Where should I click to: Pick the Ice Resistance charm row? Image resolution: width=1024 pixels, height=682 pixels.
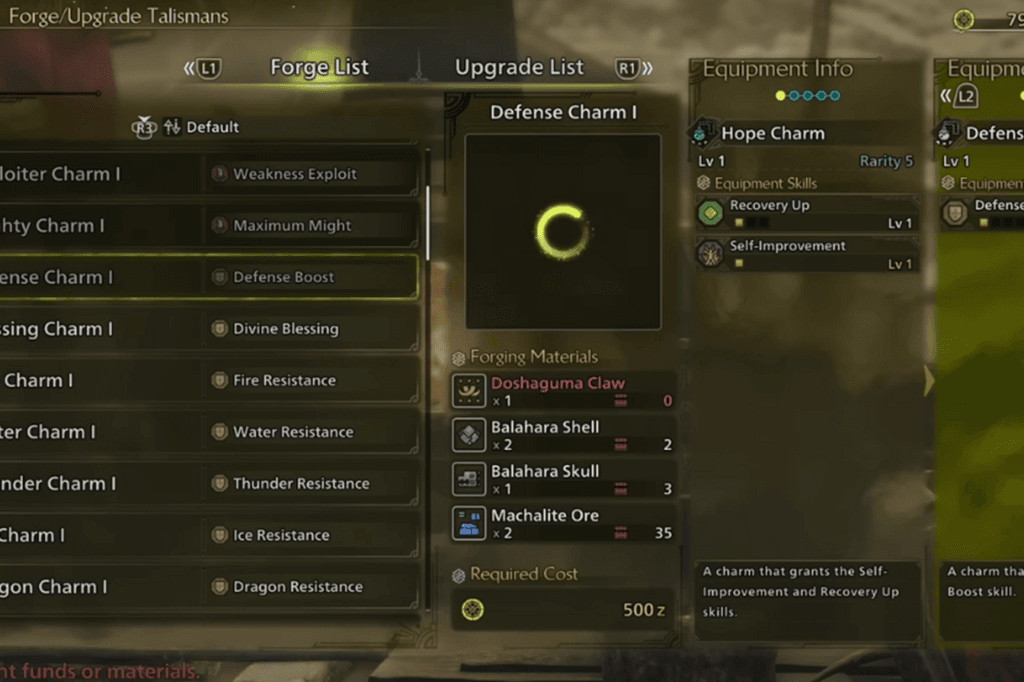pyautogui.click(x=208, y=535)
